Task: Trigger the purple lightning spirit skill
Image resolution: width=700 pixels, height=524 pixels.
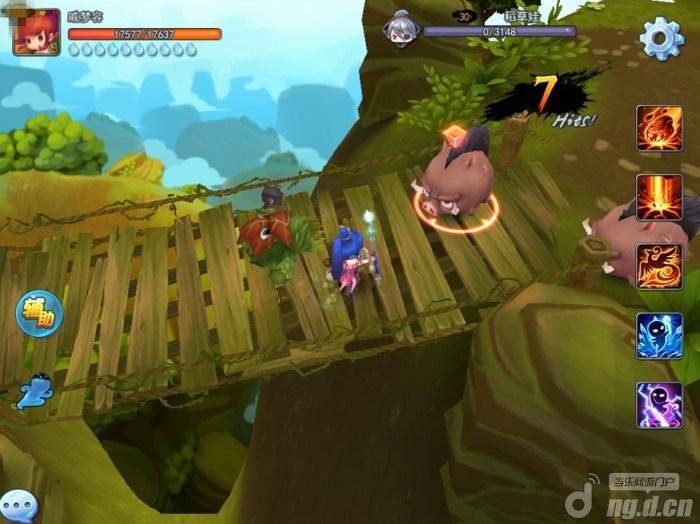Action: click(x=659, y=405)
